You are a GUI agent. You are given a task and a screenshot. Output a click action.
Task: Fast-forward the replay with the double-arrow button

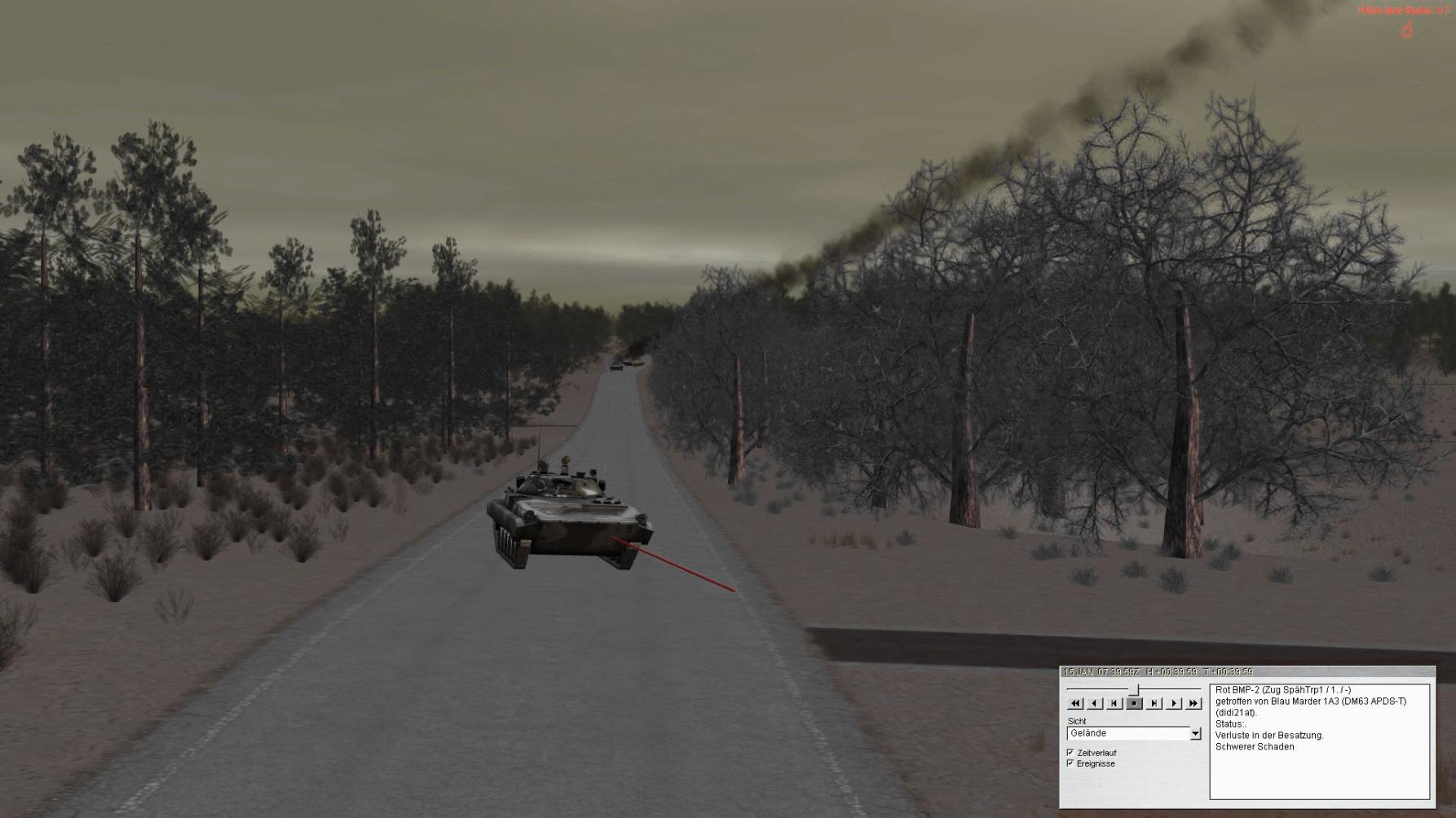point(1193,703)
